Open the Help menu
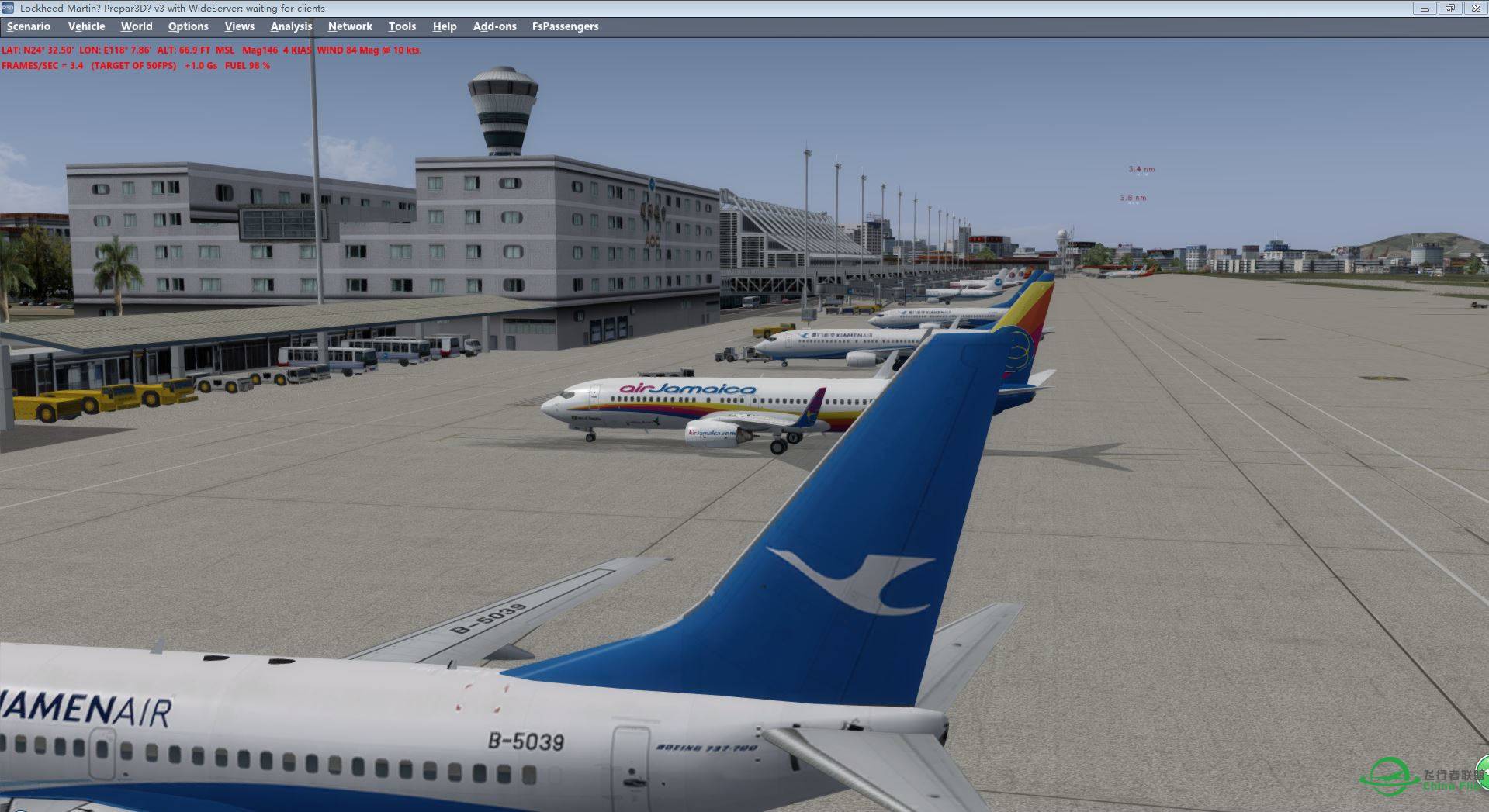 click(445, 26)
